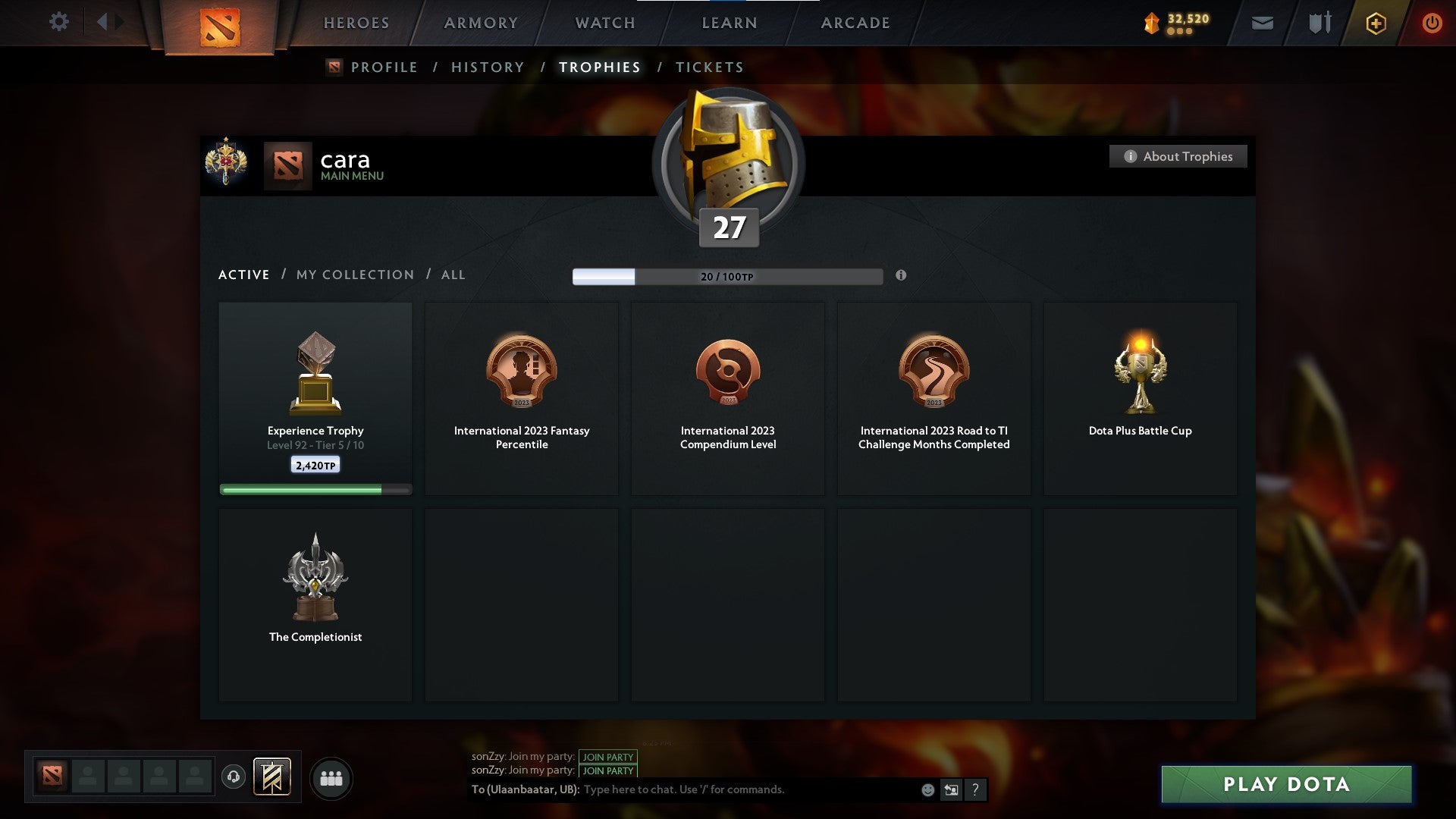Screen dimensions: 1456x819
Task: Open the guild banner icon
Action: coord(272,777)
